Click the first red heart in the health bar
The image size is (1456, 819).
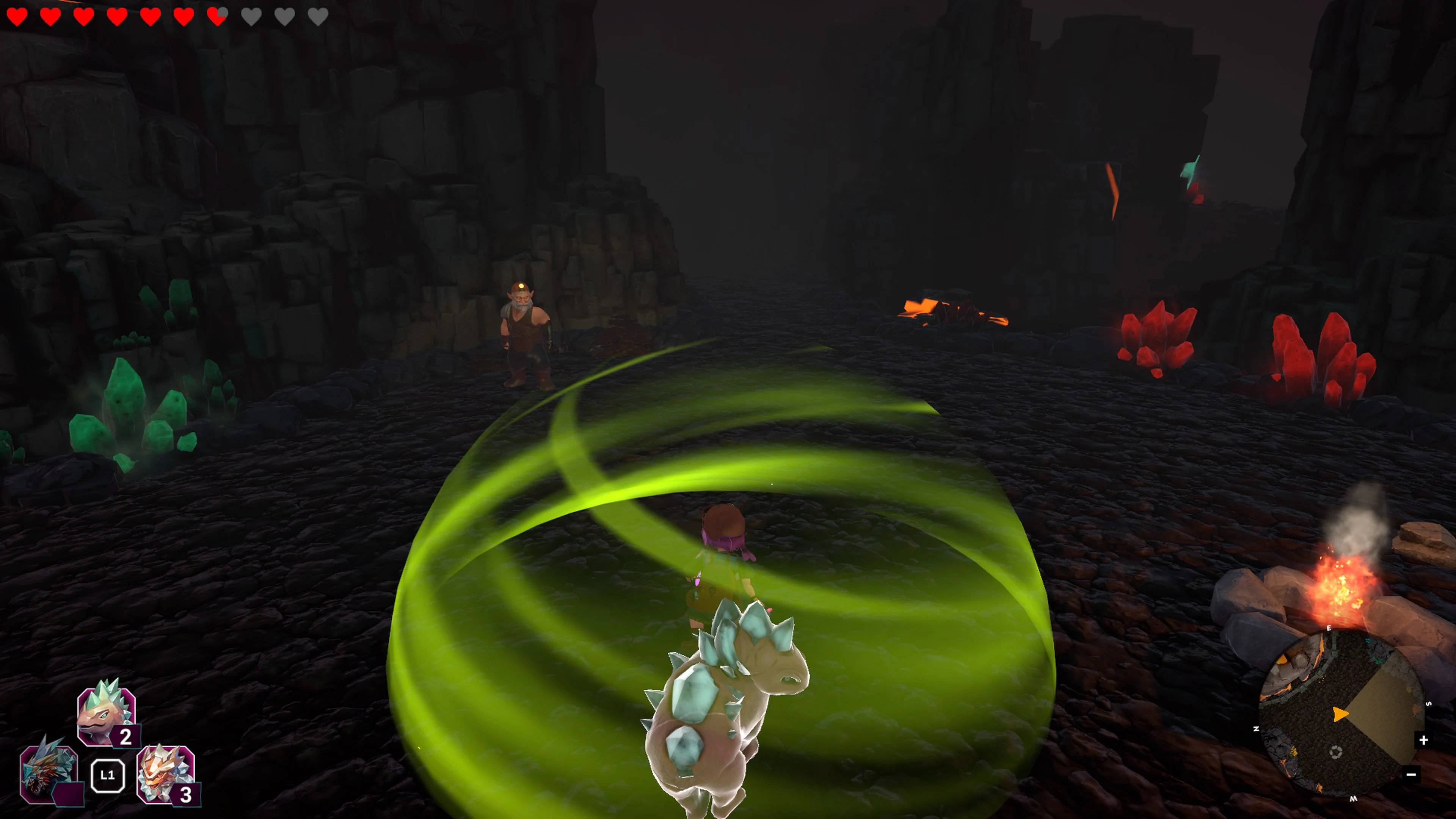(17, 17)
